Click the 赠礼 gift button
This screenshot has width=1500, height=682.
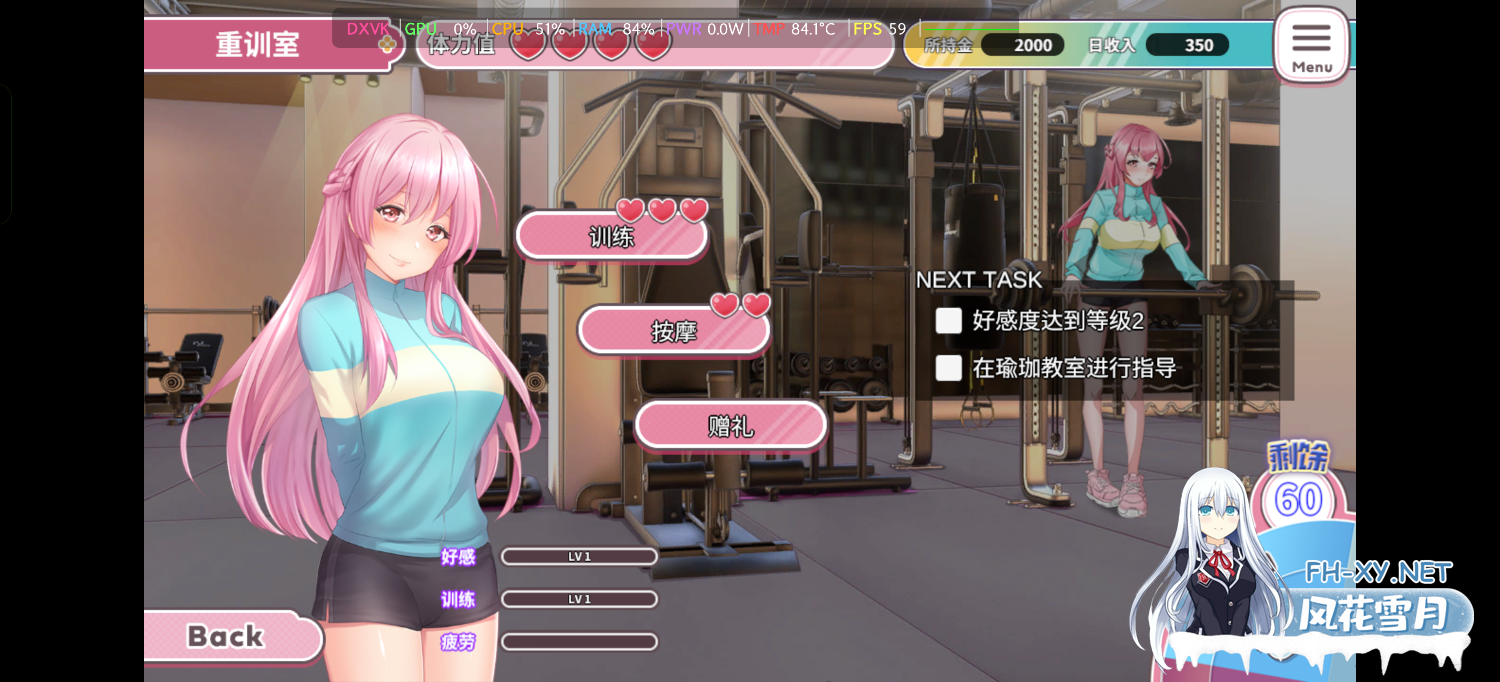click(x=731, y=426)
